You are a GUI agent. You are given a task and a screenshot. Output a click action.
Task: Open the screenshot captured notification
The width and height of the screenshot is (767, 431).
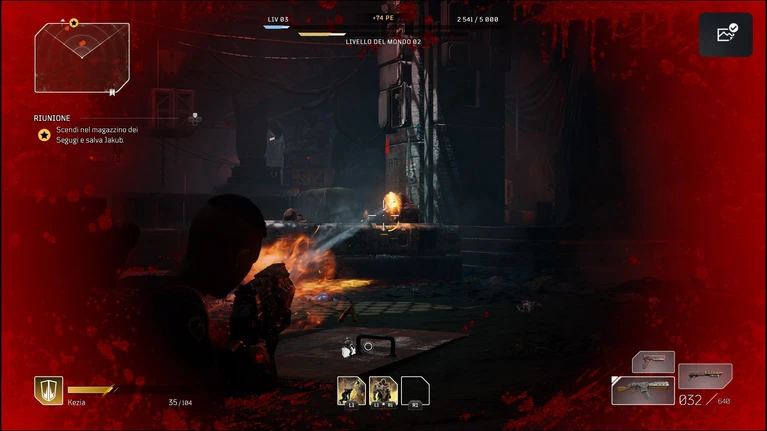coord(726,34)
